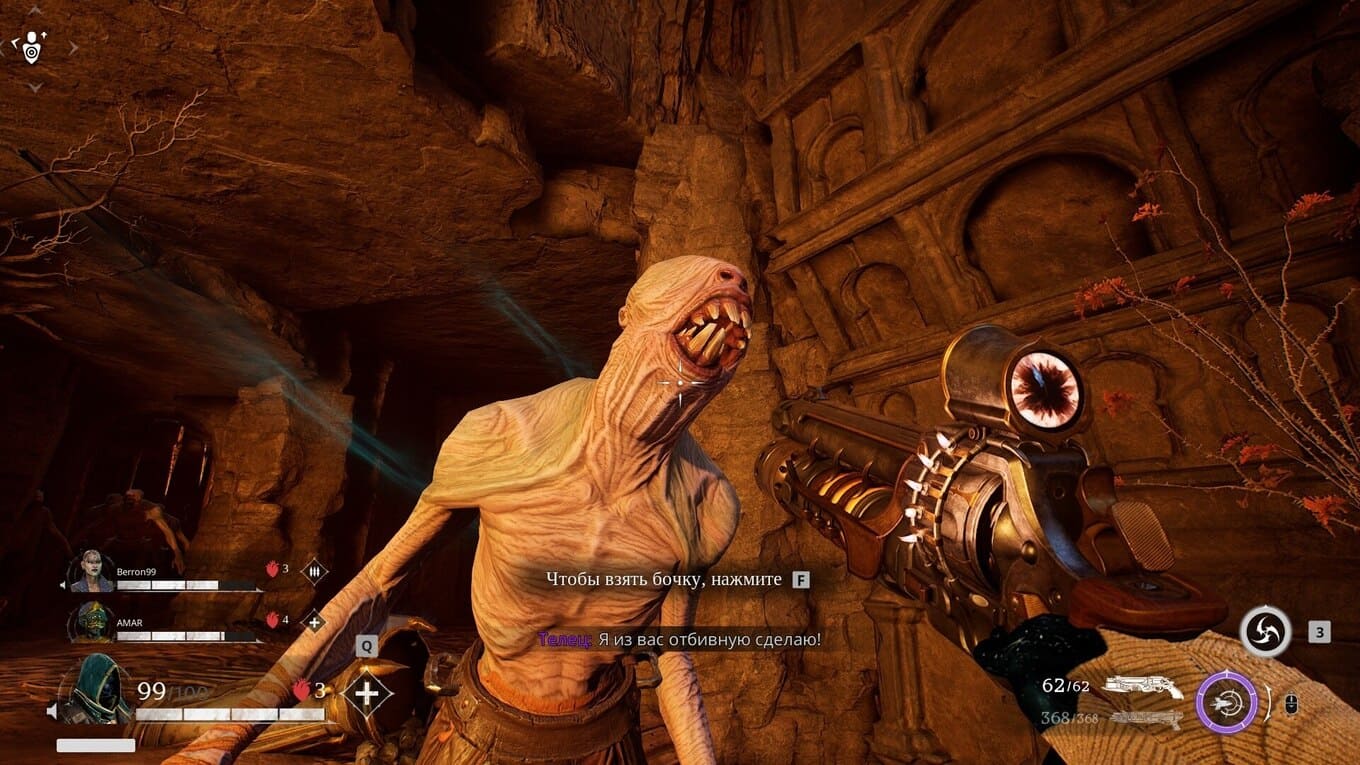Click Berron99's teammate portrait
This screenshot has width=1360, height=765.
[x=92, y=571]
